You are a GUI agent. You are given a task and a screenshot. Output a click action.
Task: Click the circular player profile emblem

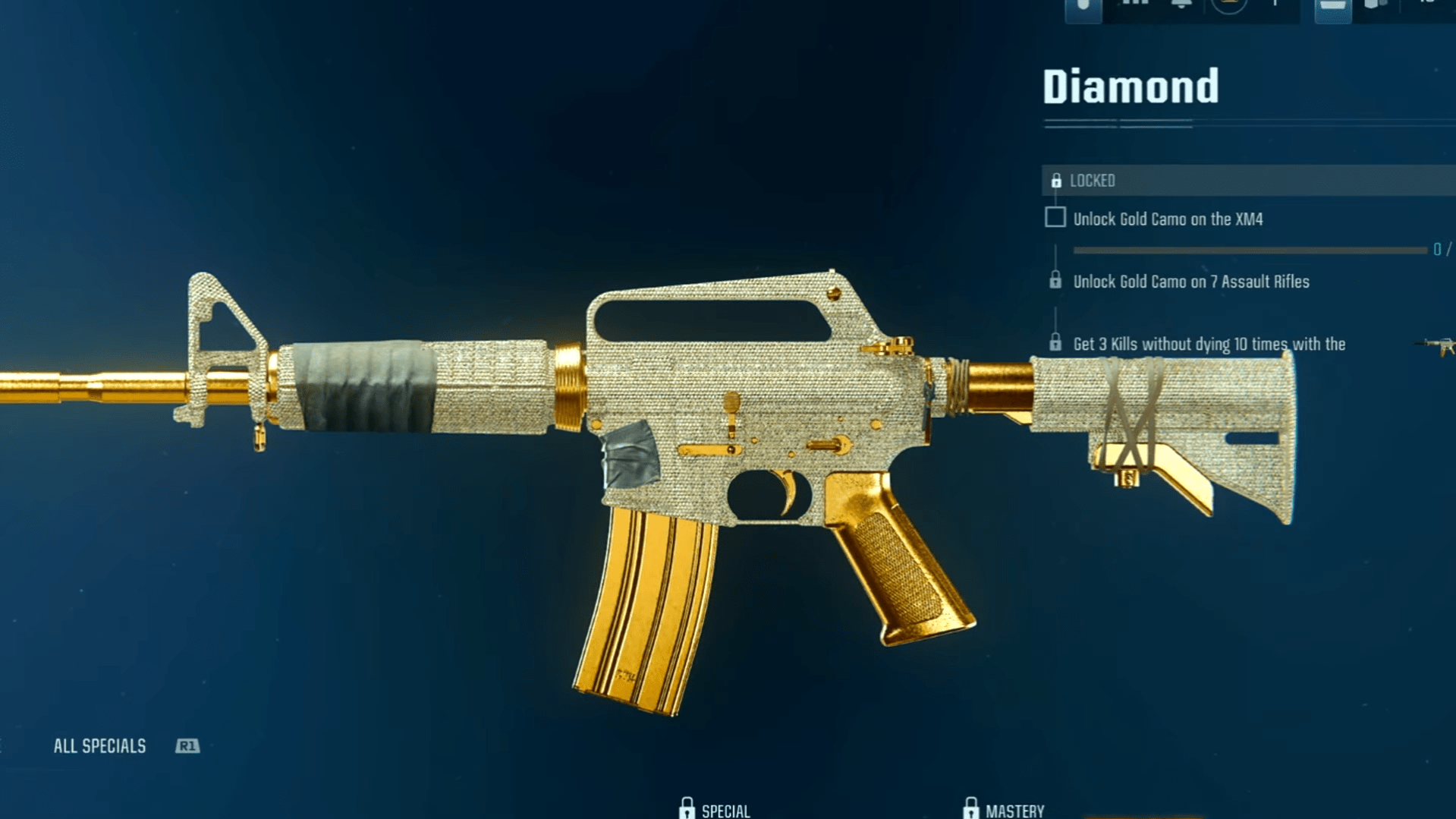(x=1228, y=6)
